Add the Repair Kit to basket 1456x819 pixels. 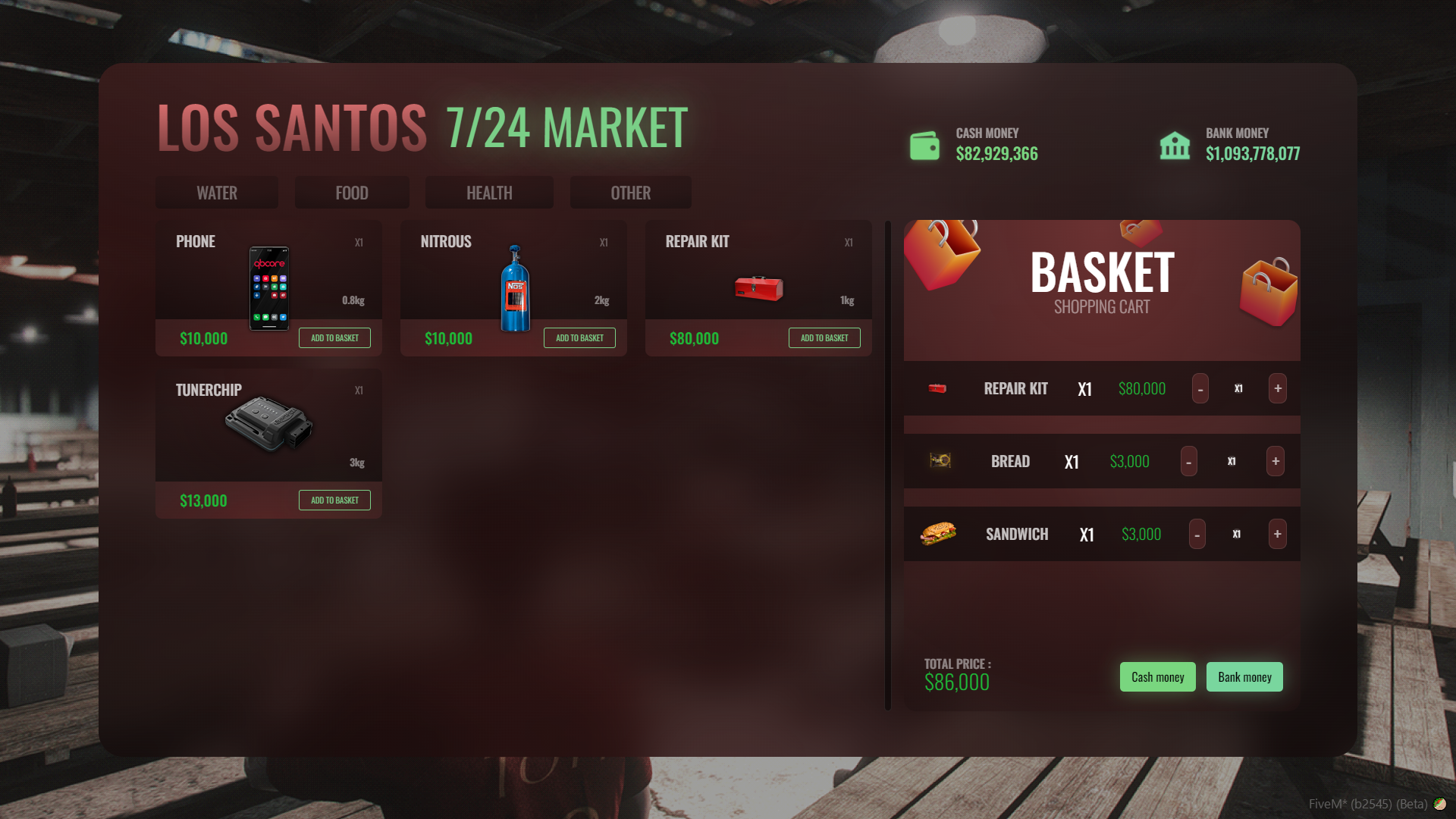tap(824, 338)
